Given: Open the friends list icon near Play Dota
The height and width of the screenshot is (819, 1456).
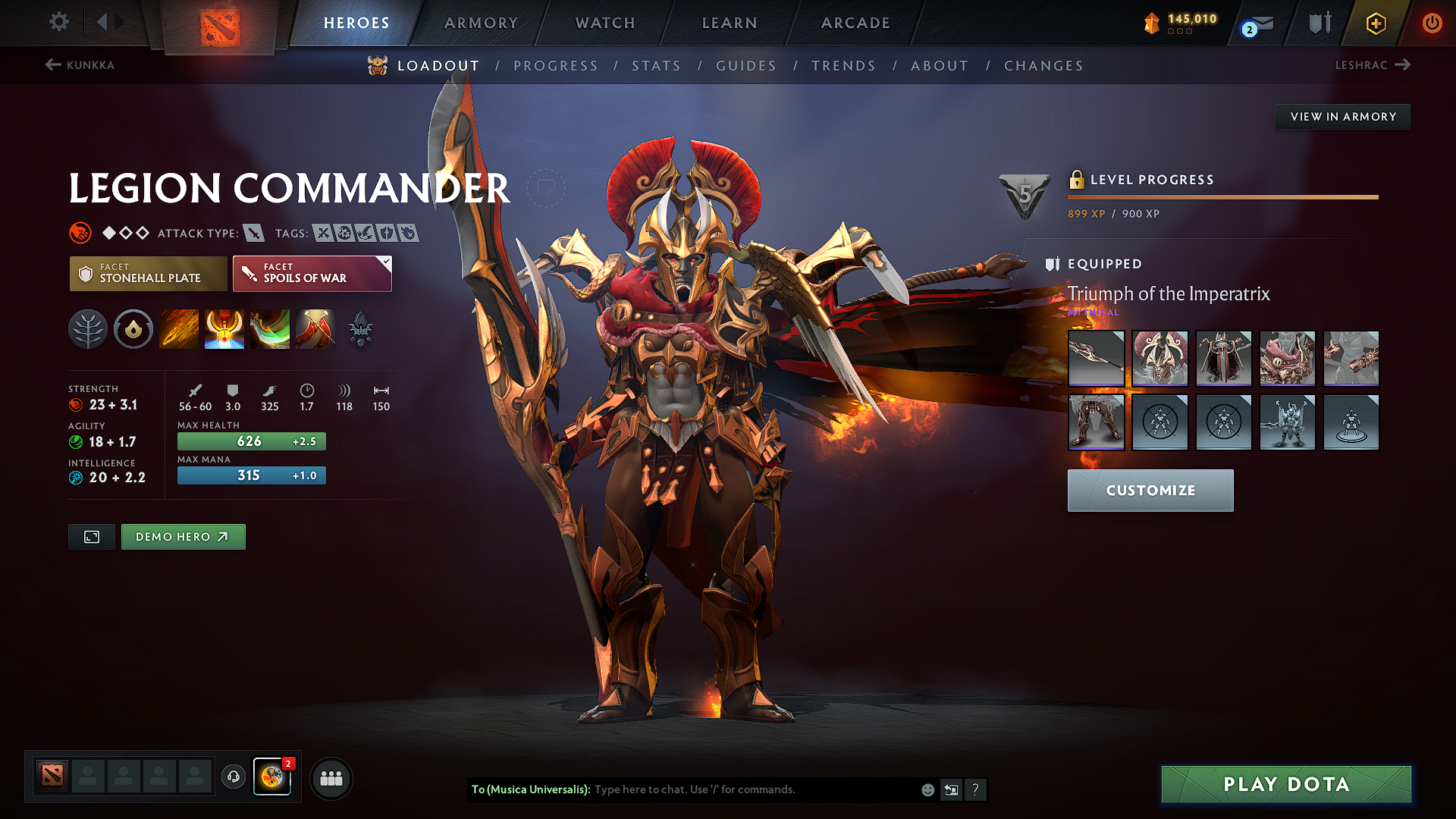Looking at the screenshot, I should pos(331,778).
